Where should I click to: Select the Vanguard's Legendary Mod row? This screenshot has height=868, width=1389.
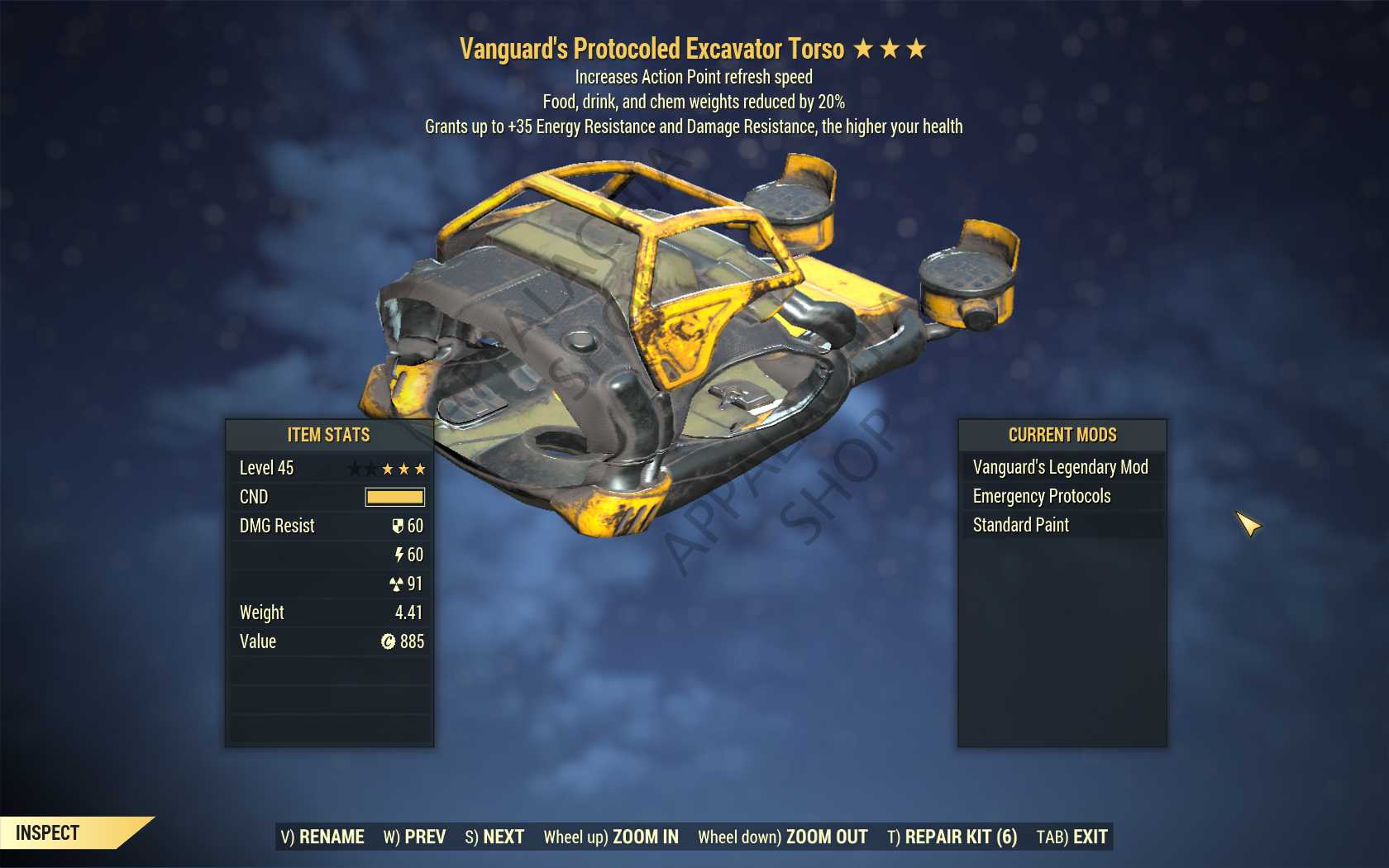1061,467
